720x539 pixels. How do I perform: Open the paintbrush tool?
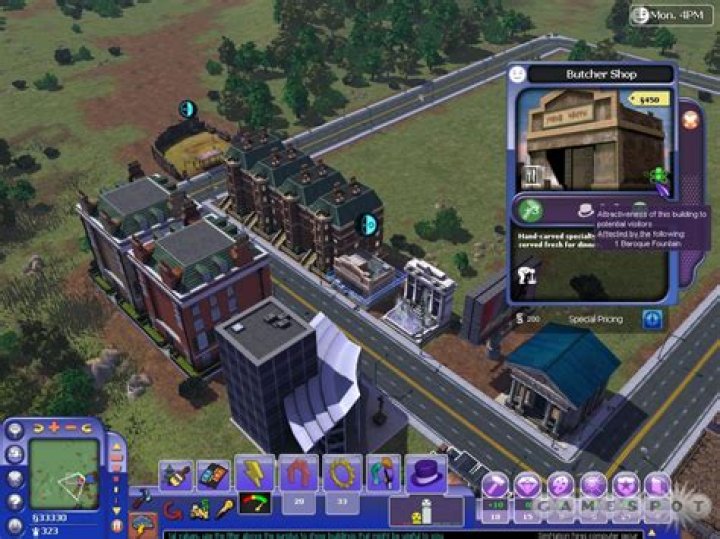(176, 475)
